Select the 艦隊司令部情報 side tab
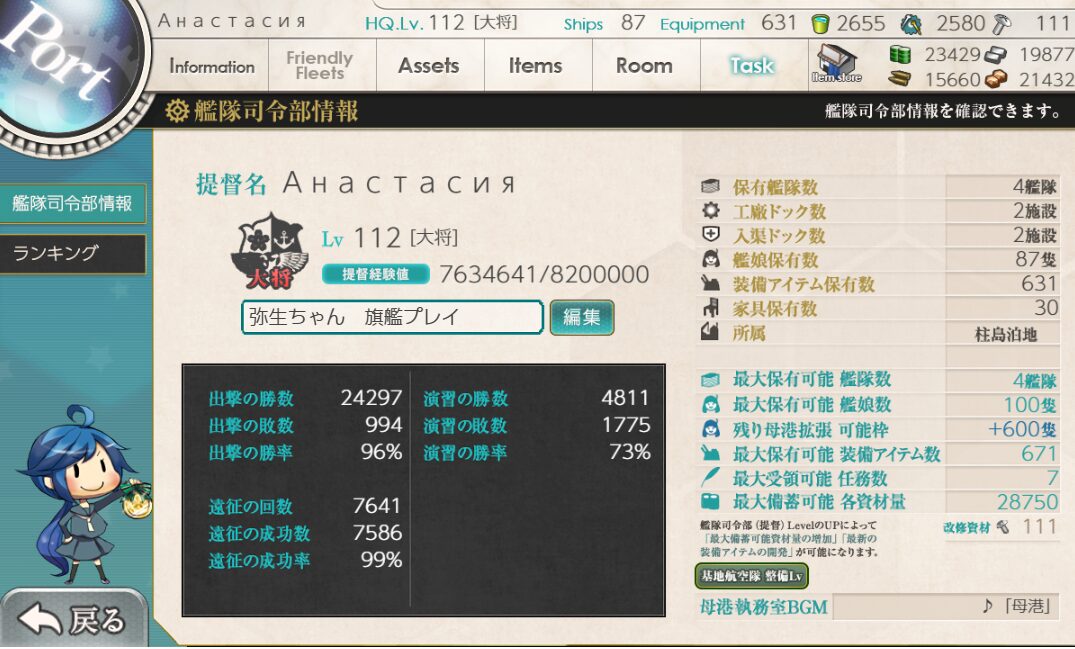Image resolution: width=1075 pixels, height=649 pixels. tap(72, 204)
